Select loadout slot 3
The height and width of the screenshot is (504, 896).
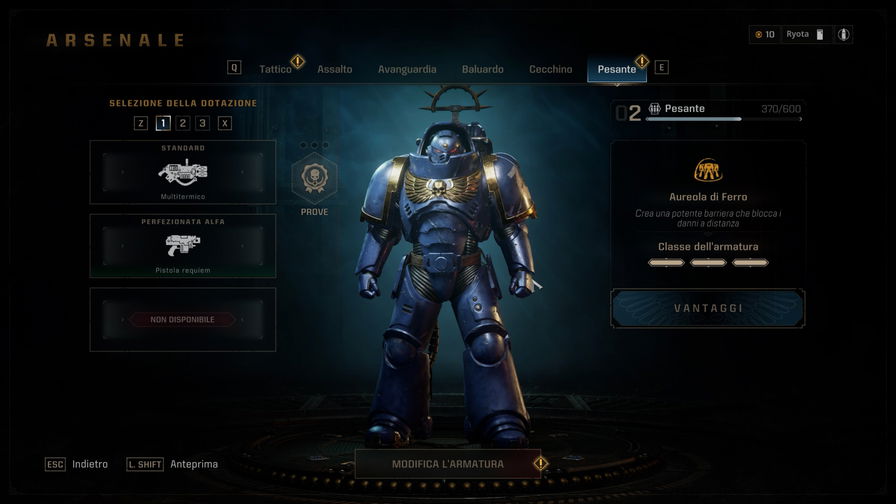click(203, 123)
